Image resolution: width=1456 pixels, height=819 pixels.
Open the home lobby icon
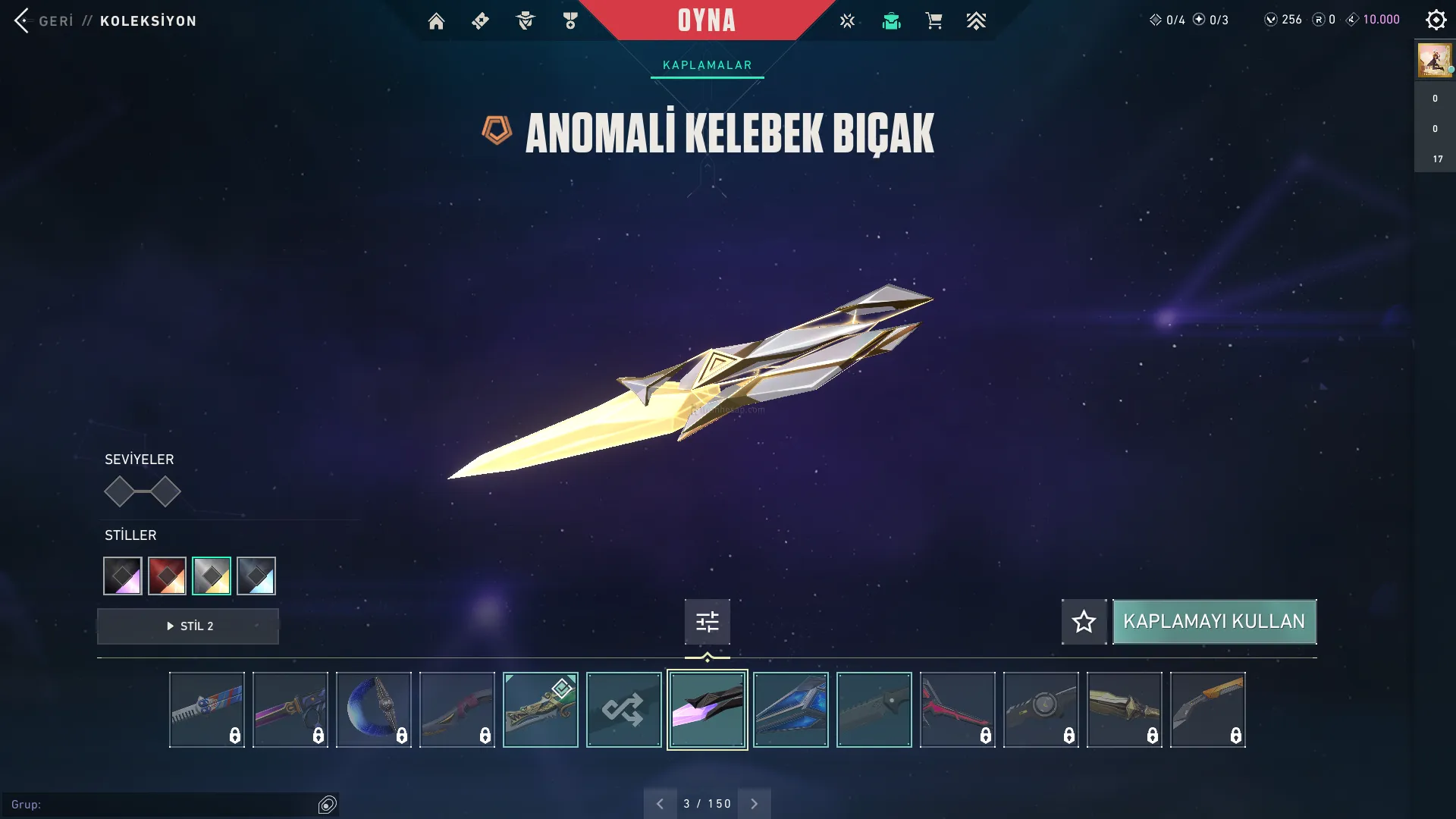[x=436, y=21]
